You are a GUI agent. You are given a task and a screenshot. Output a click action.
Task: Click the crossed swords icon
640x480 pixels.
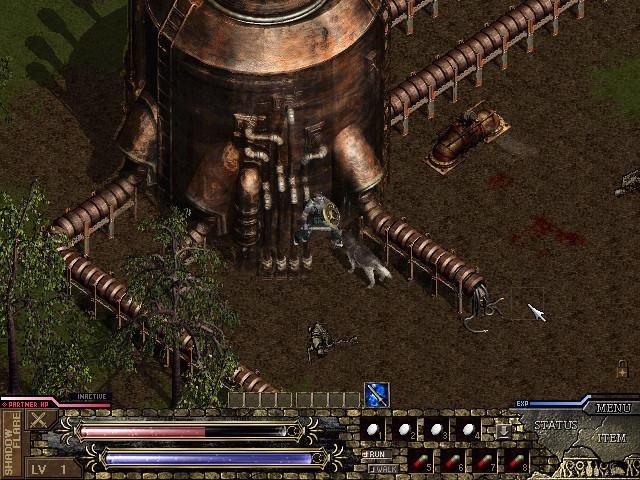tap(40, 421)
